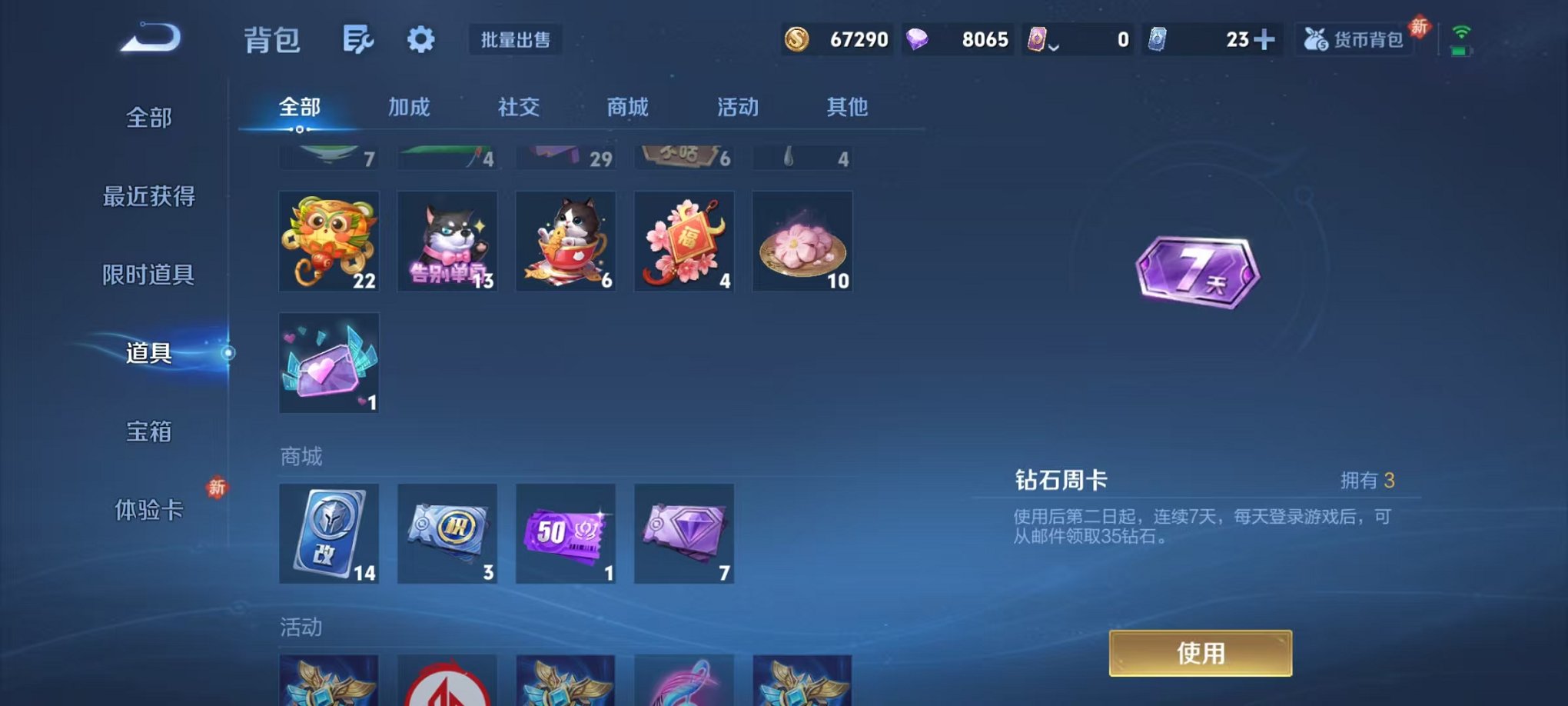Switch to the 社交 tab
Viewport: 1568px width, 706px height.
[x=518, y=108]
